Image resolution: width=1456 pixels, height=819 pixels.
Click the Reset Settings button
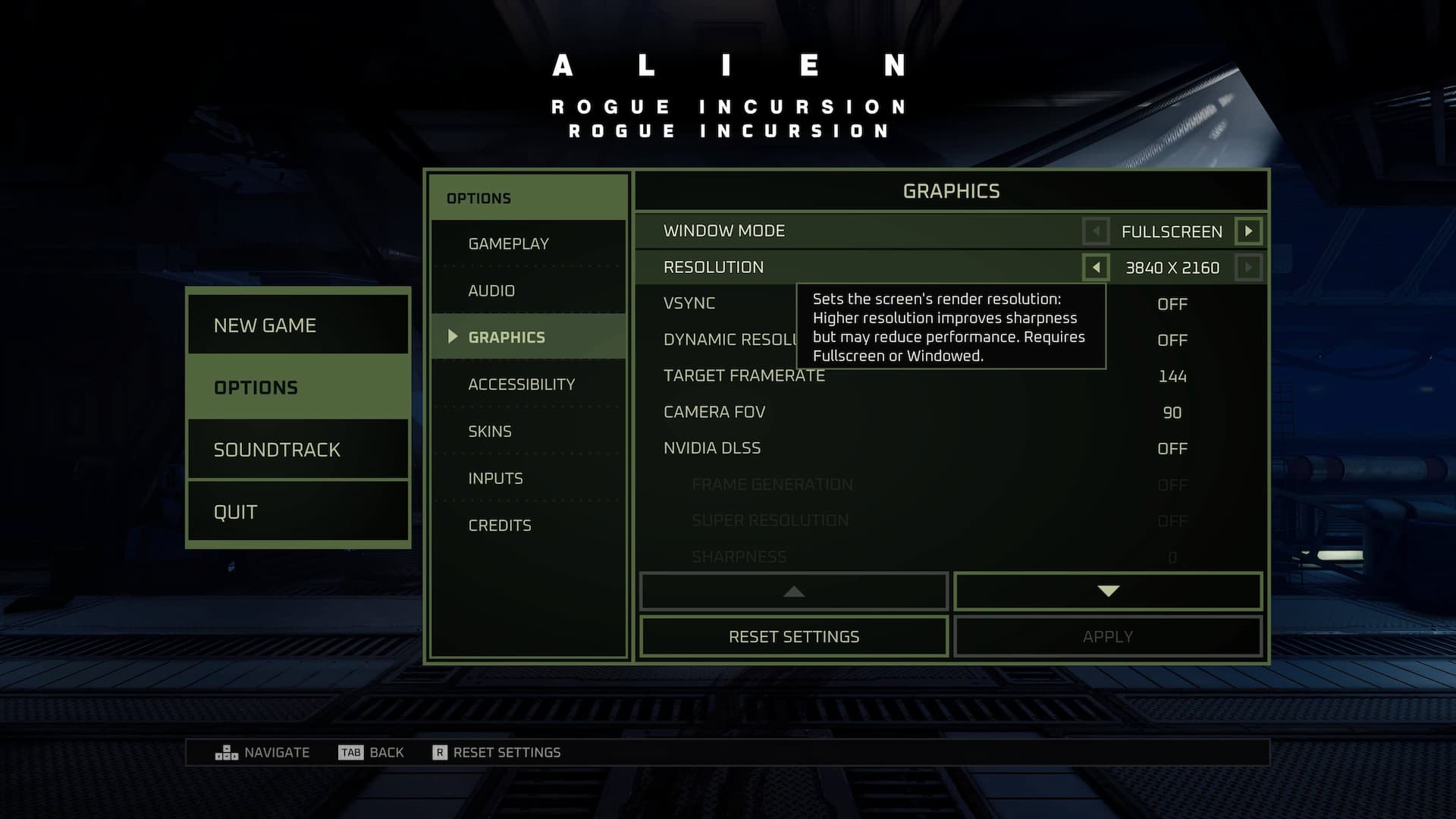click(794, 637)
